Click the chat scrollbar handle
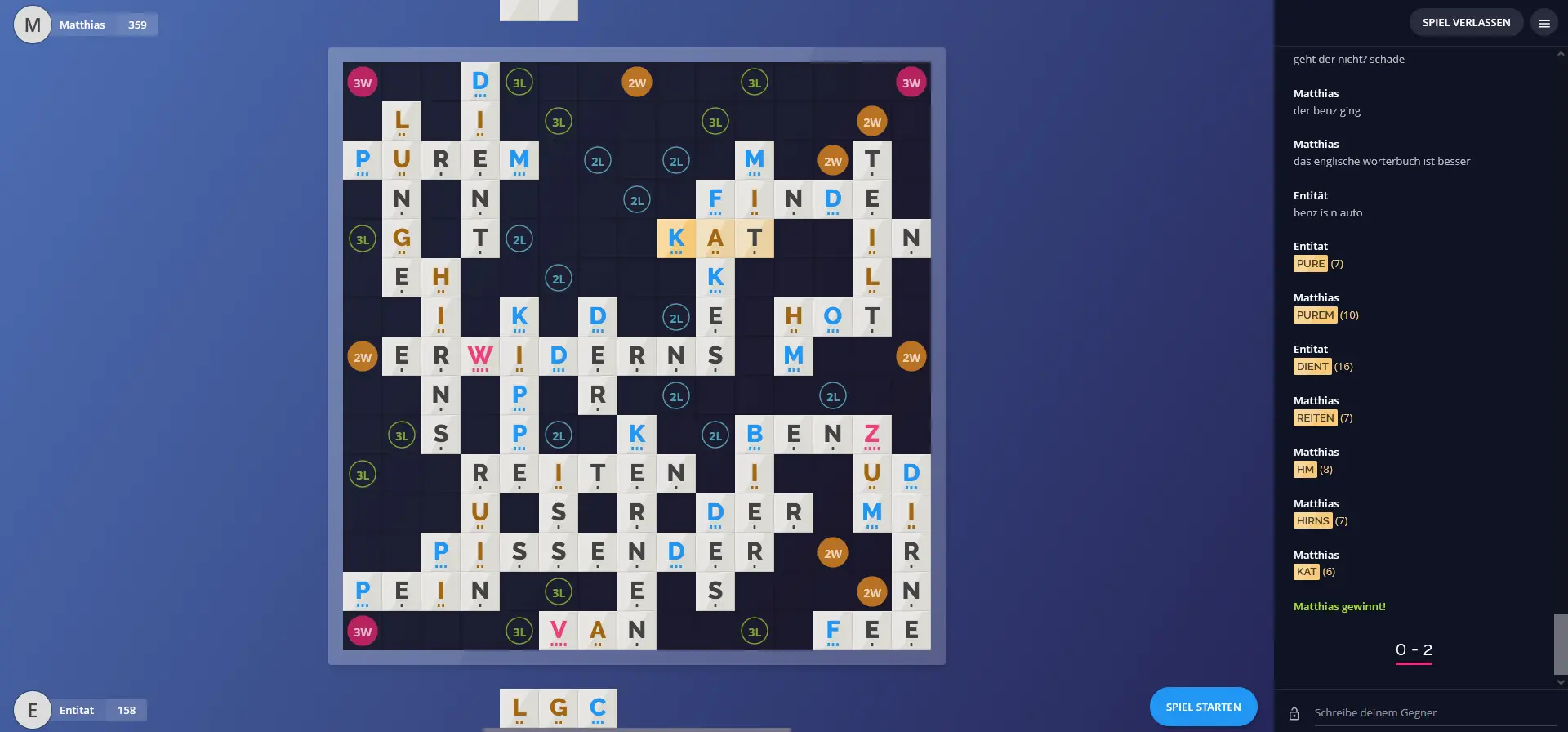This screenshot has width=1568, height=732. point(1561,644)
